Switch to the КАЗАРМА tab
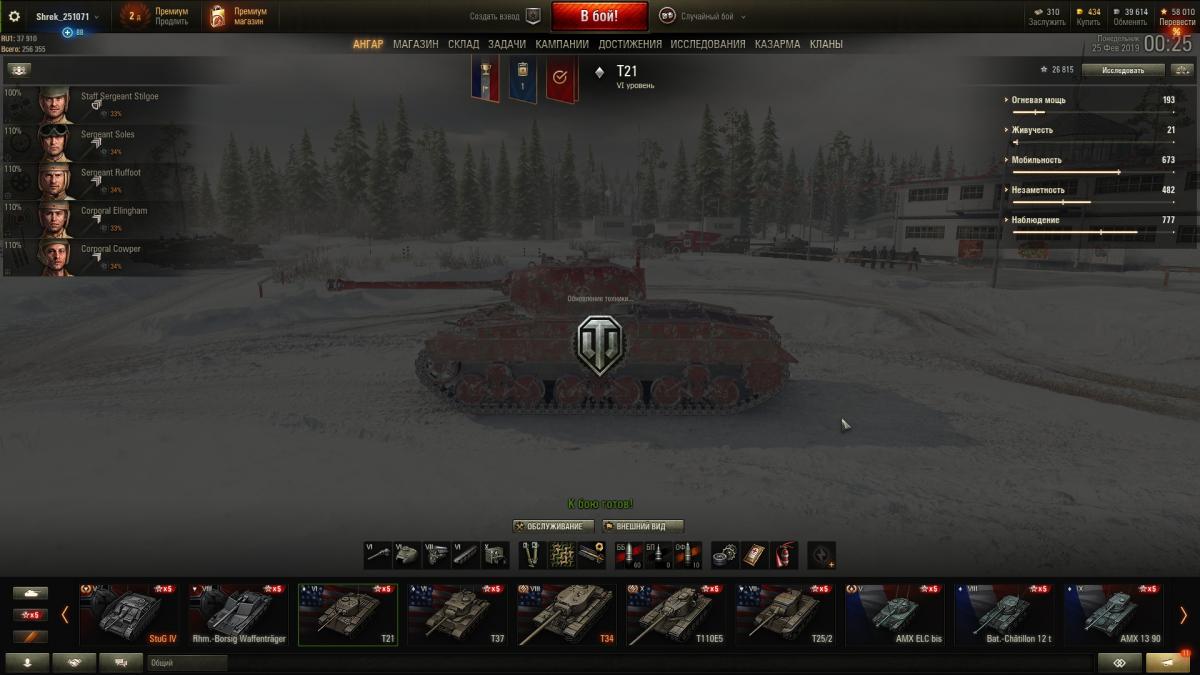The width and height of the screenshot is (1200, 675). [777, 44]
